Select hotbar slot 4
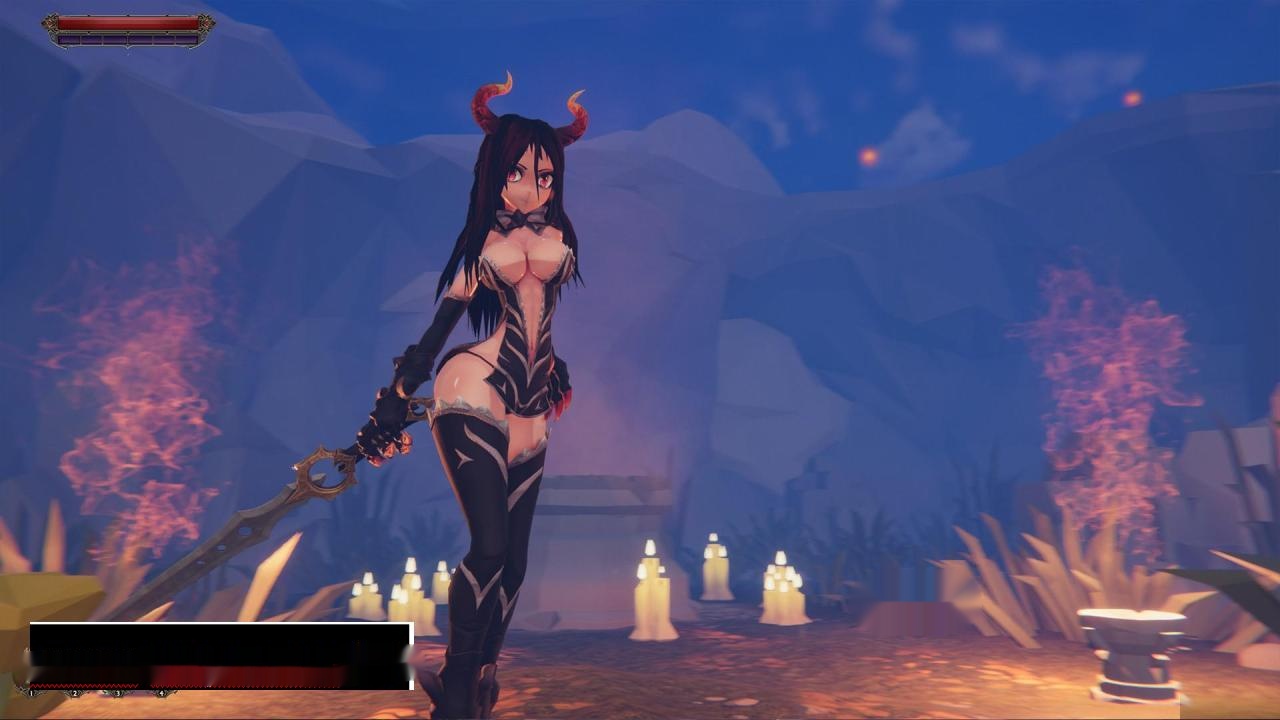The width and height of the screenshot is (1280, 720). 161,694
